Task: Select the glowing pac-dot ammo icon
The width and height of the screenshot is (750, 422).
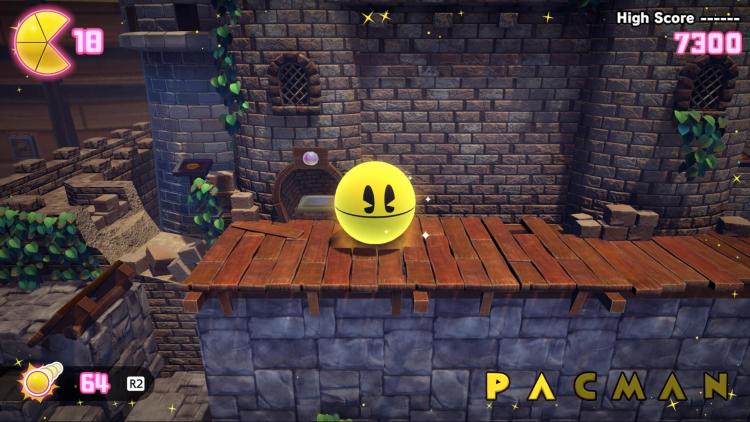Action: tap(42, 381)
